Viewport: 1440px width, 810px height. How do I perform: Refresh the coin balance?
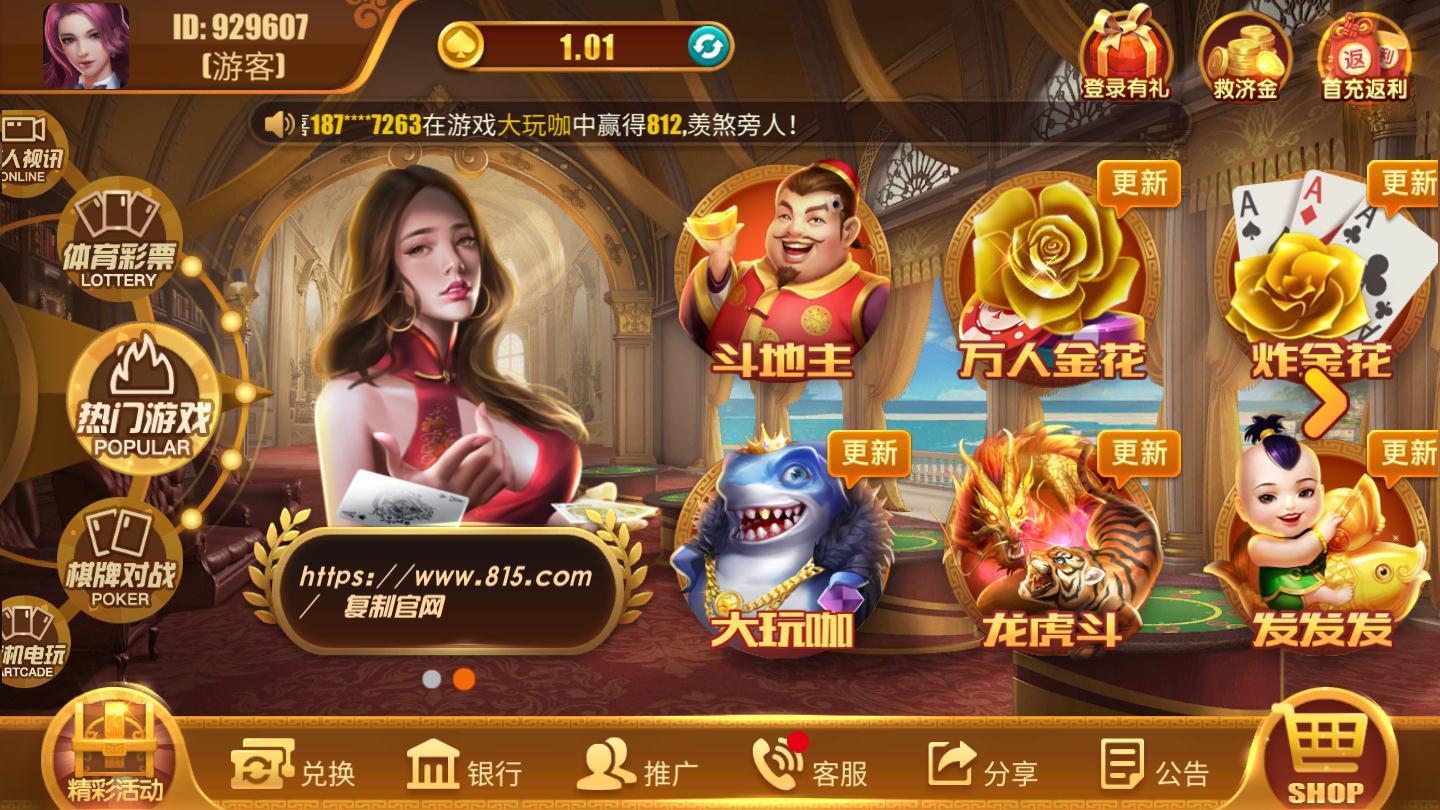pos(707,47)
